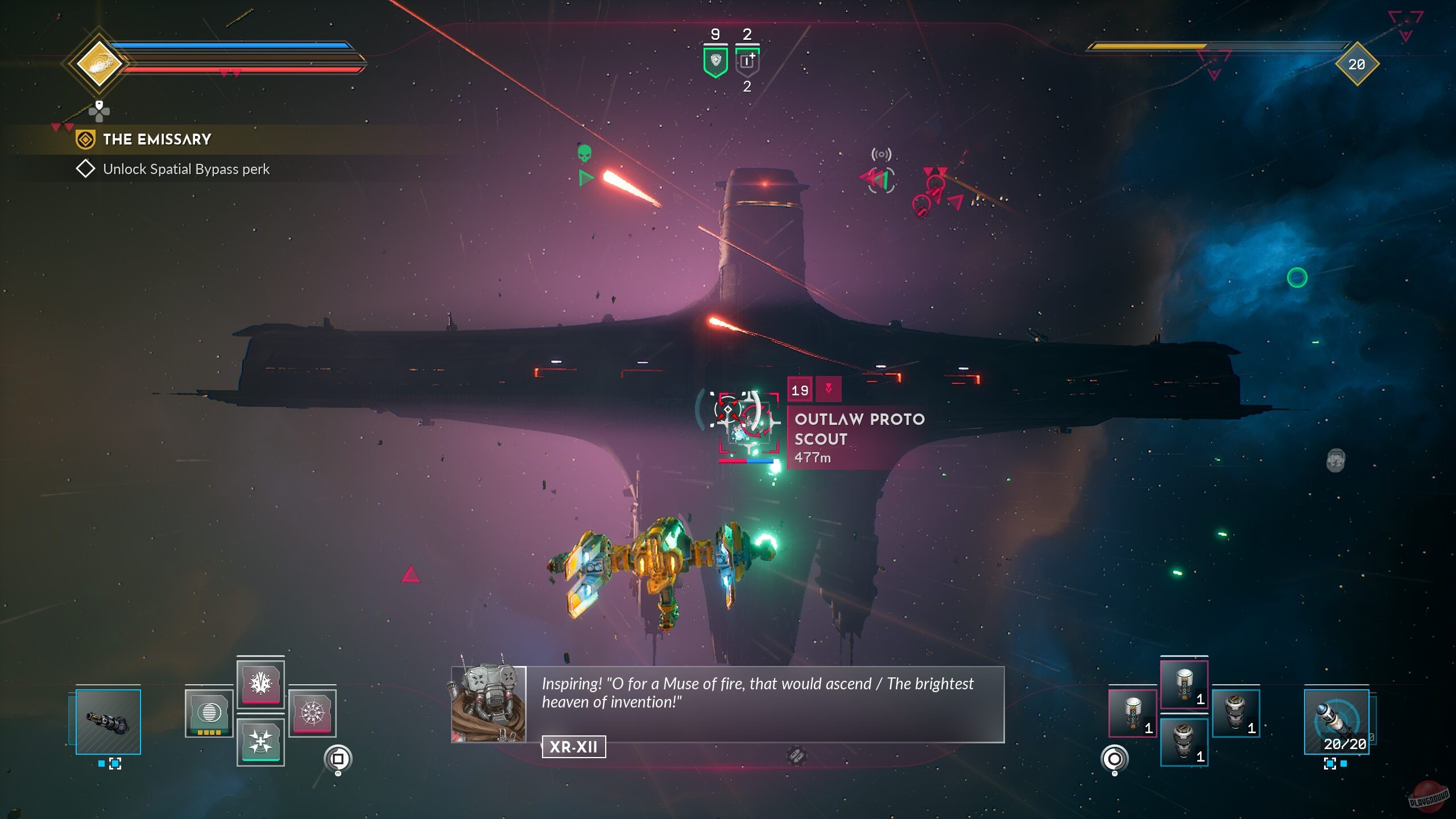The image size is (1456, 819).
Task: Click the level 20 diamond badge
Action: point(1356,64)
